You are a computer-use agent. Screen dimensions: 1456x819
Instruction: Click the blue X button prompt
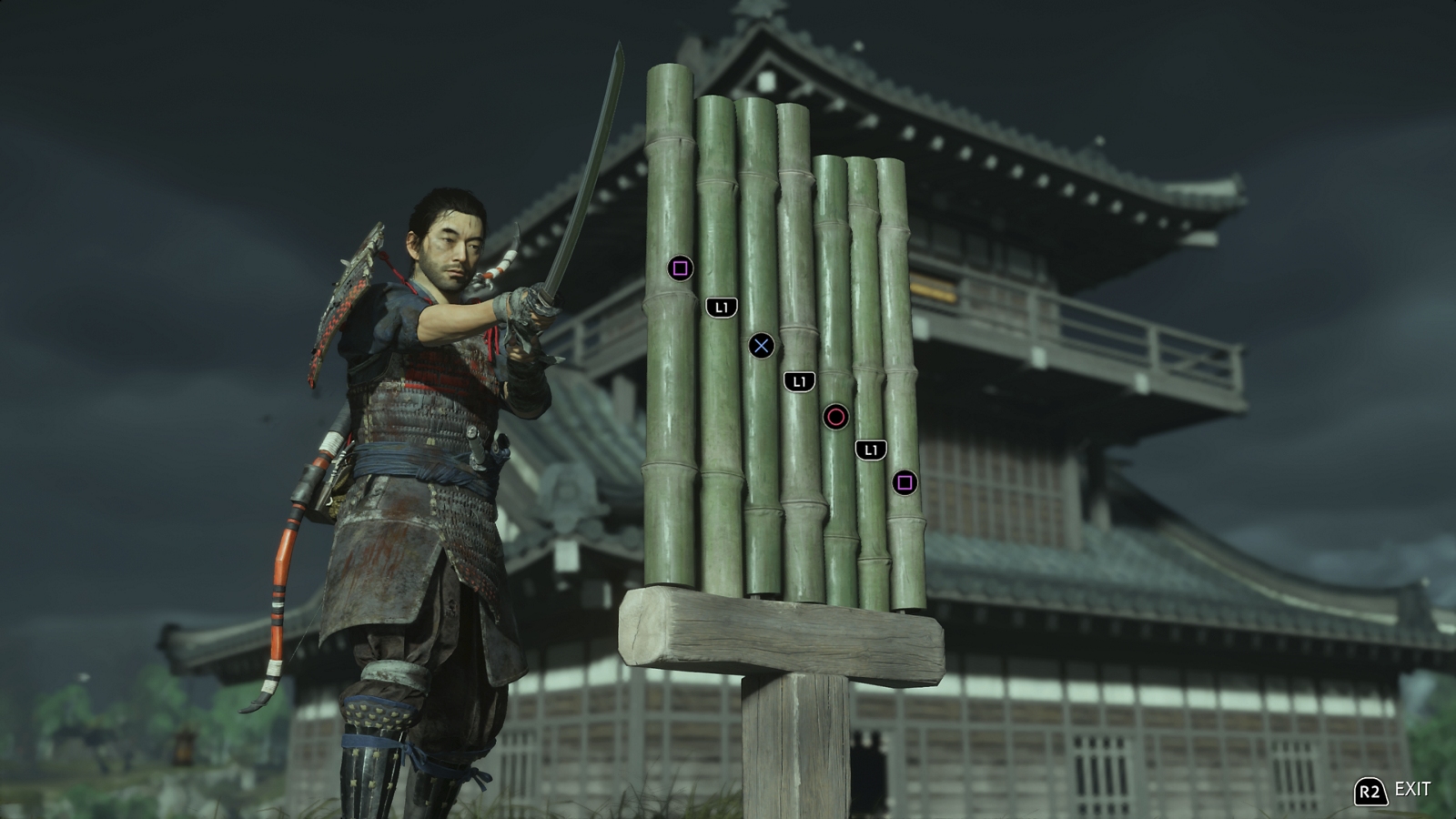click(x=763, y=344)
